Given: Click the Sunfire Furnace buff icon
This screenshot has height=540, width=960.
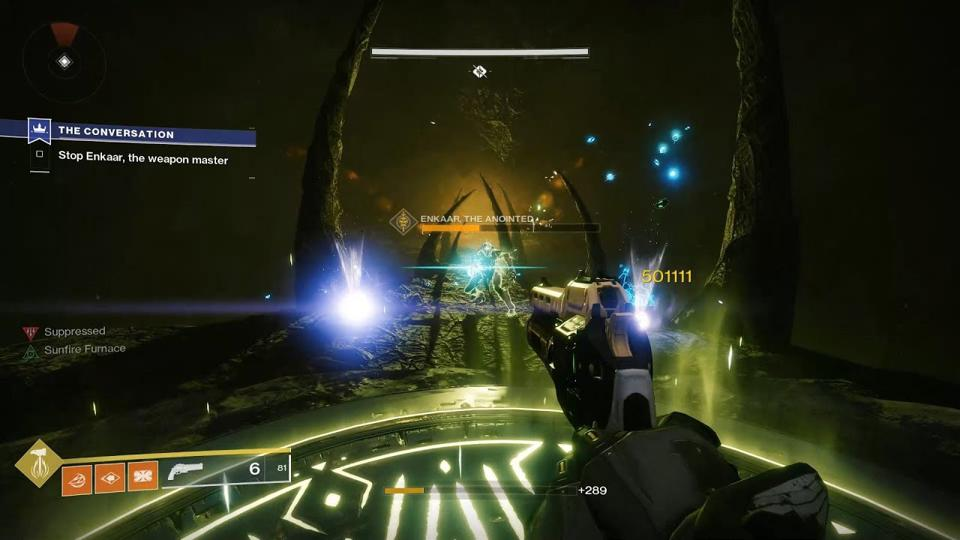Looking at the screenshot, I should point(31,351).
